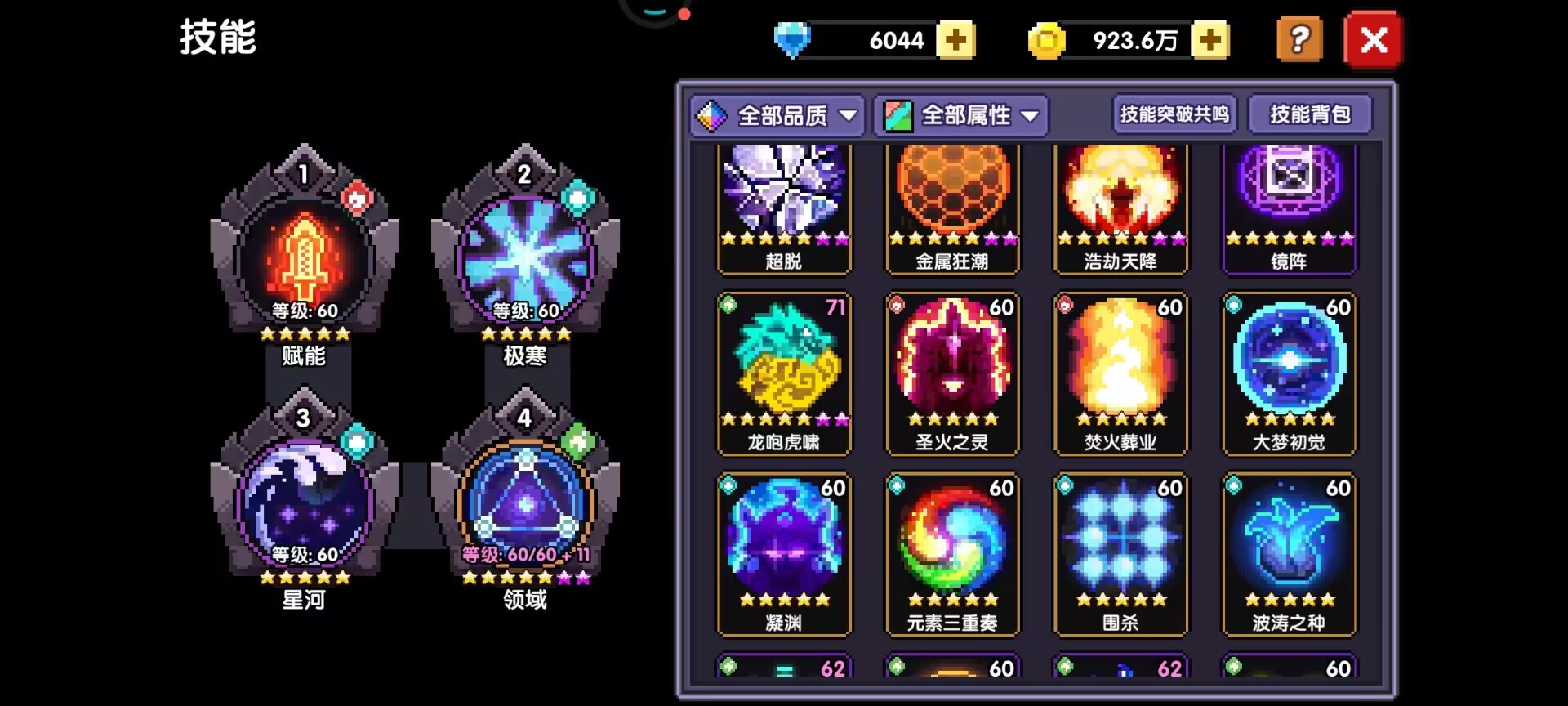This screenshot has width=1568, height=706.
Task: Select the 大梦初觉 skill card
Action: pyautogui.click(x=1289, y=373)
